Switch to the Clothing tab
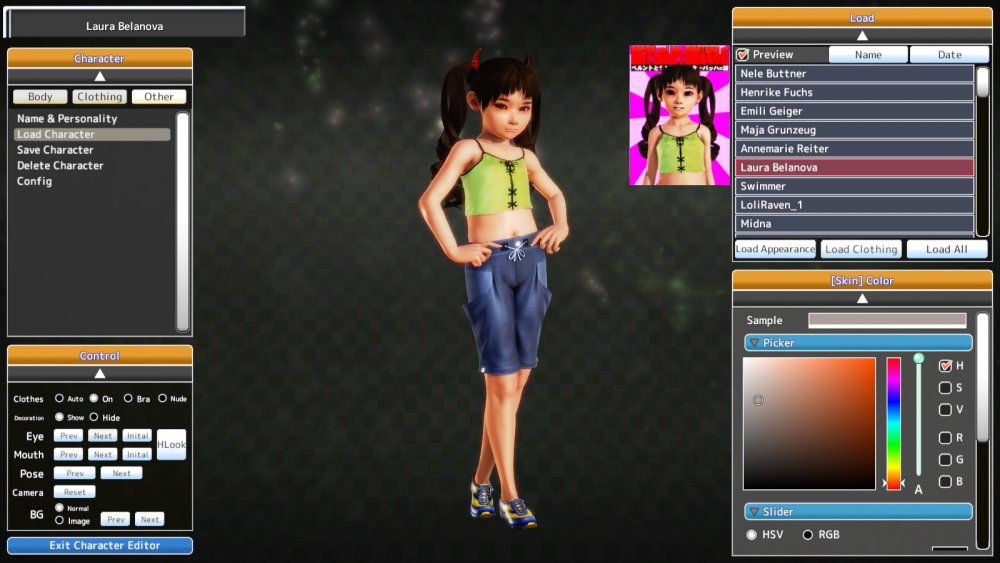 coord(99,97)
